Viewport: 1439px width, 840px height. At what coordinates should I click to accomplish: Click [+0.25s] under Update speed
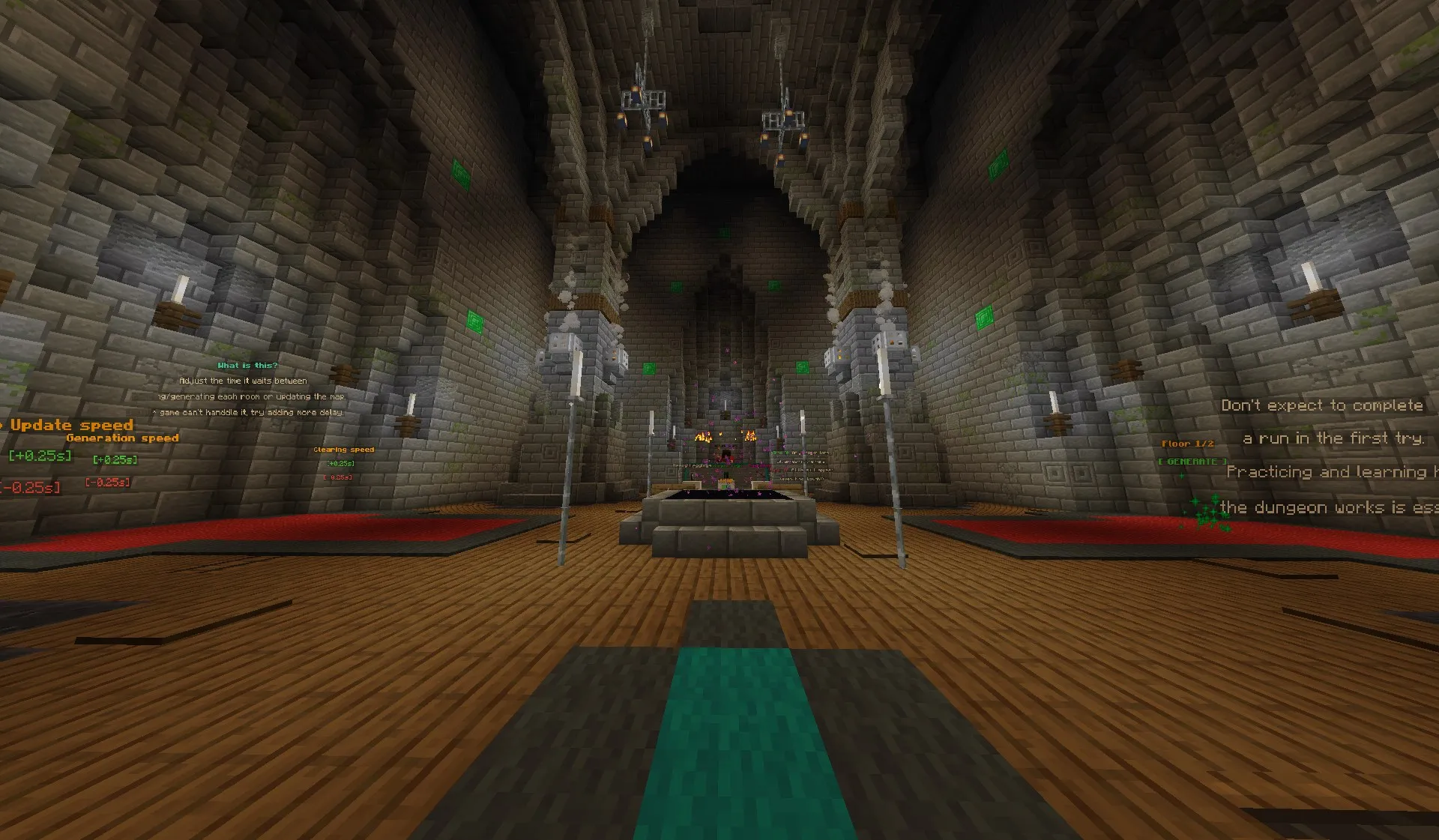[39, 456]
